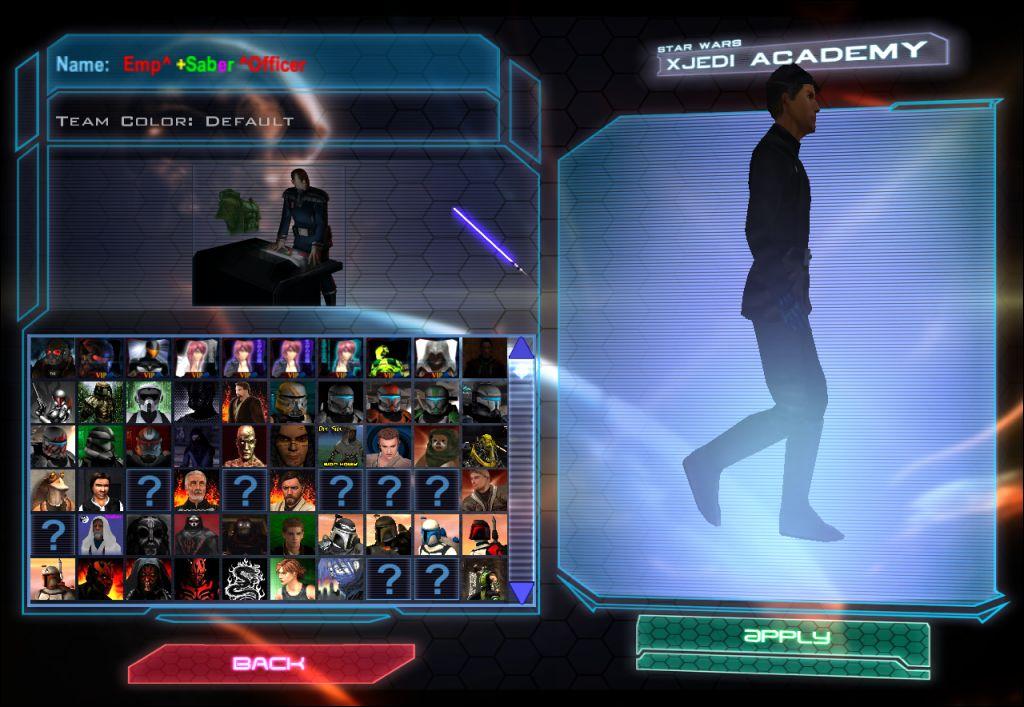The image size is (1024, 707).
Task: Select the bearded Obi-Wan portrait
Action: point(292,491)
